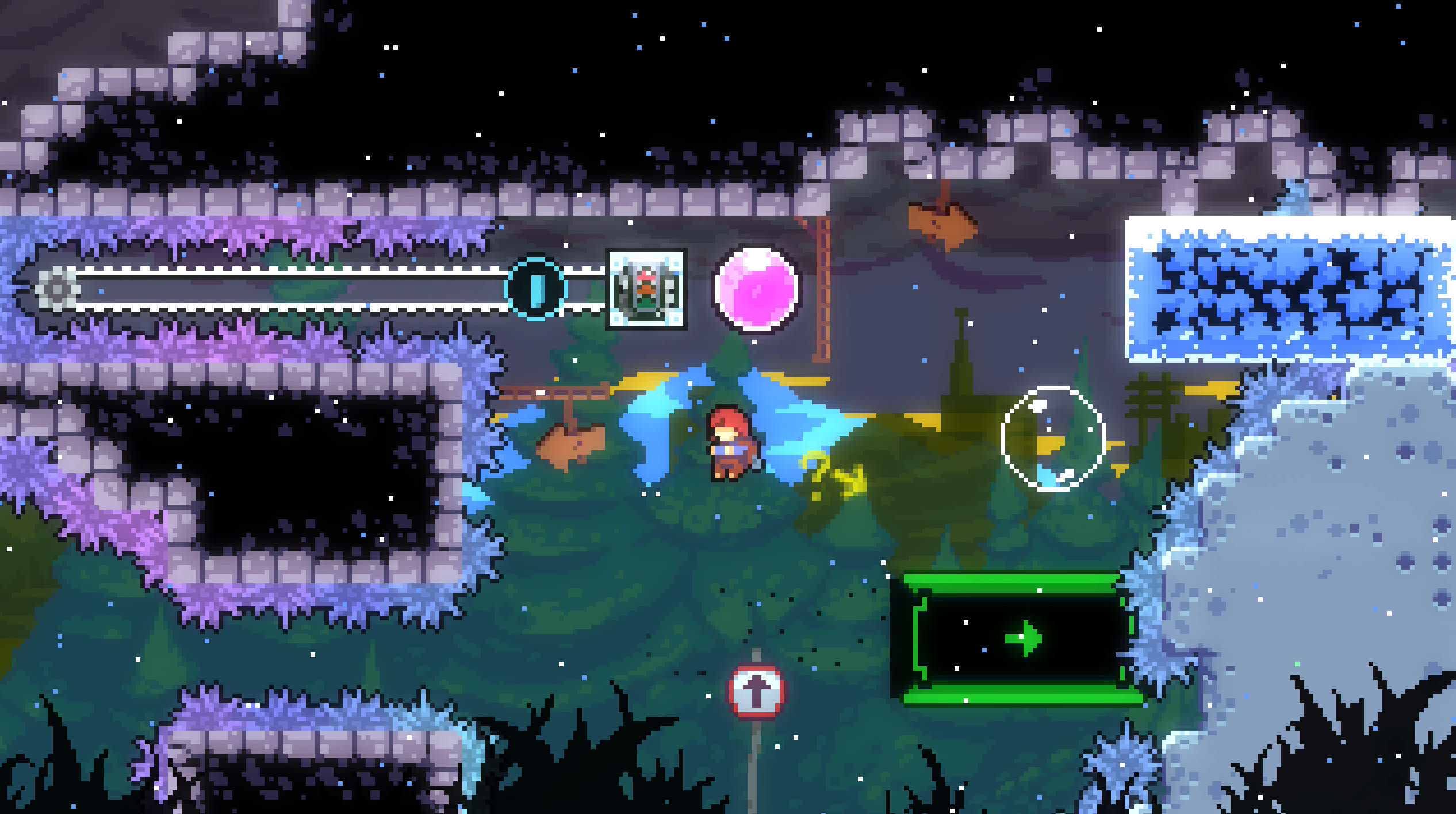Select the distant green tower spire
Screen dimensions: 1456x814
point(960,368)
